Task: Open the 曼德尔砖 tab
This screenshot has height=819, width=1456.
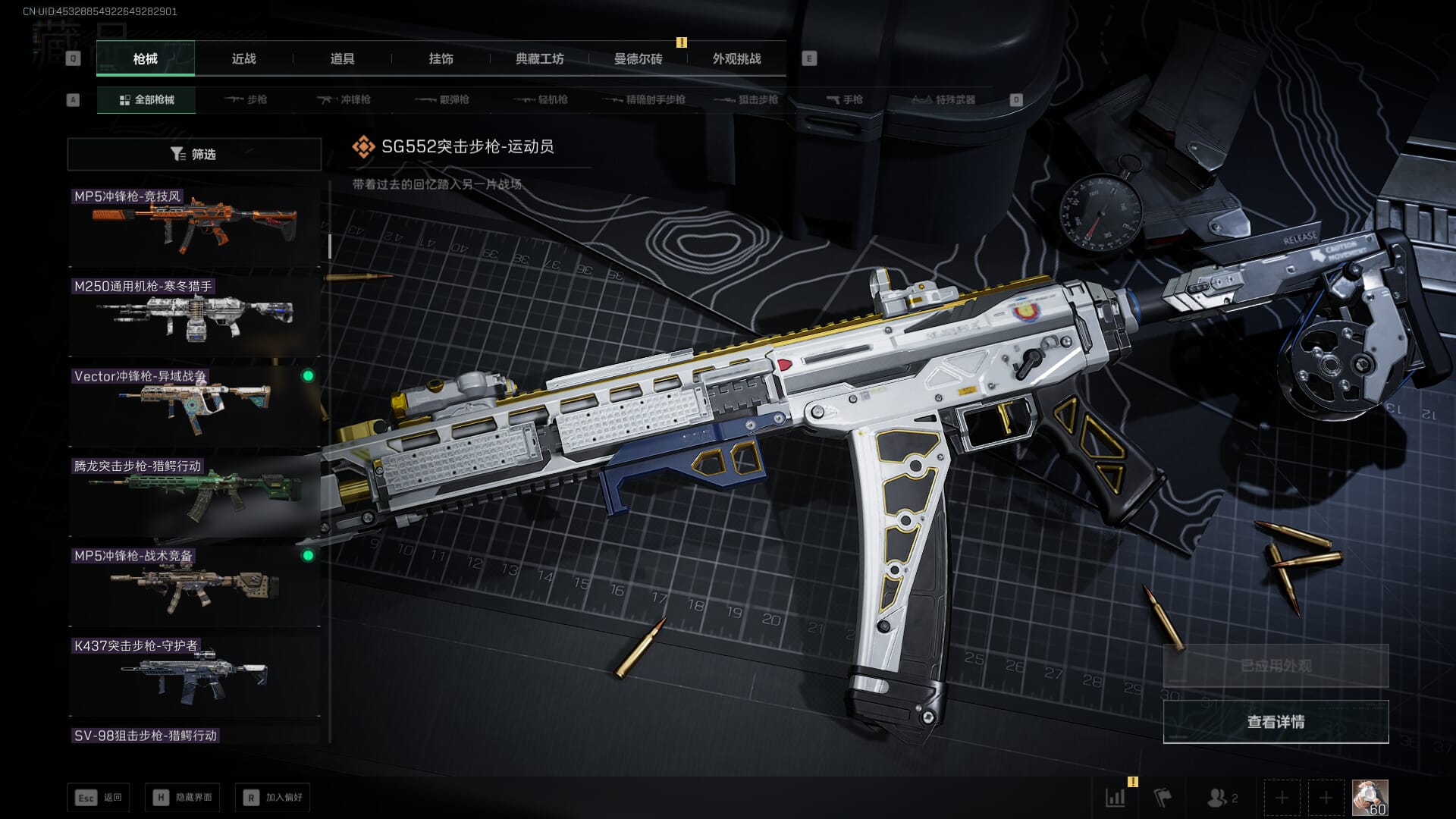Action: pos(638,58)
